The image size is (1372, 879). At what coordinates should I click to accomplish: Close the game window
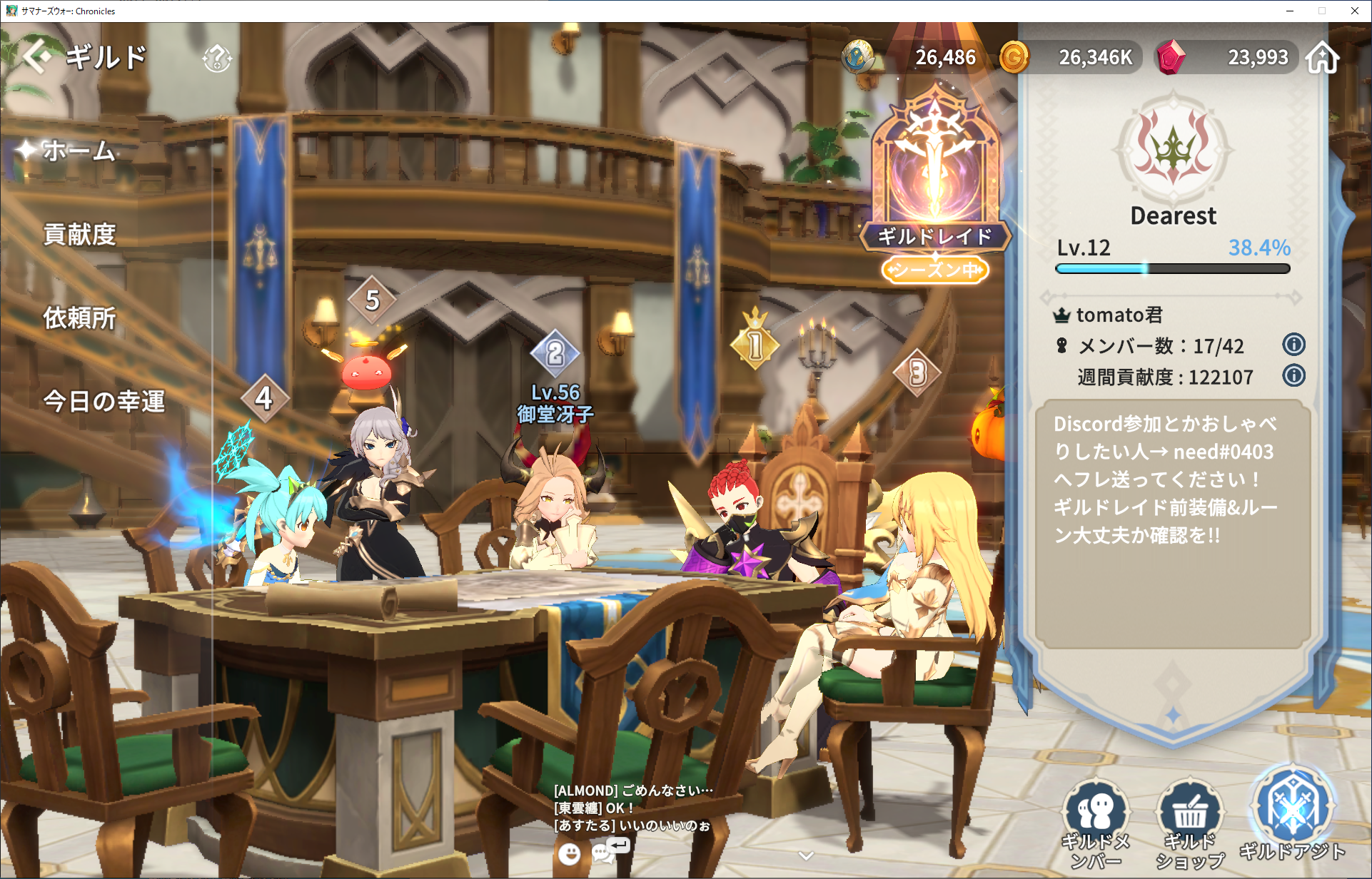(x=1354, y=11)
